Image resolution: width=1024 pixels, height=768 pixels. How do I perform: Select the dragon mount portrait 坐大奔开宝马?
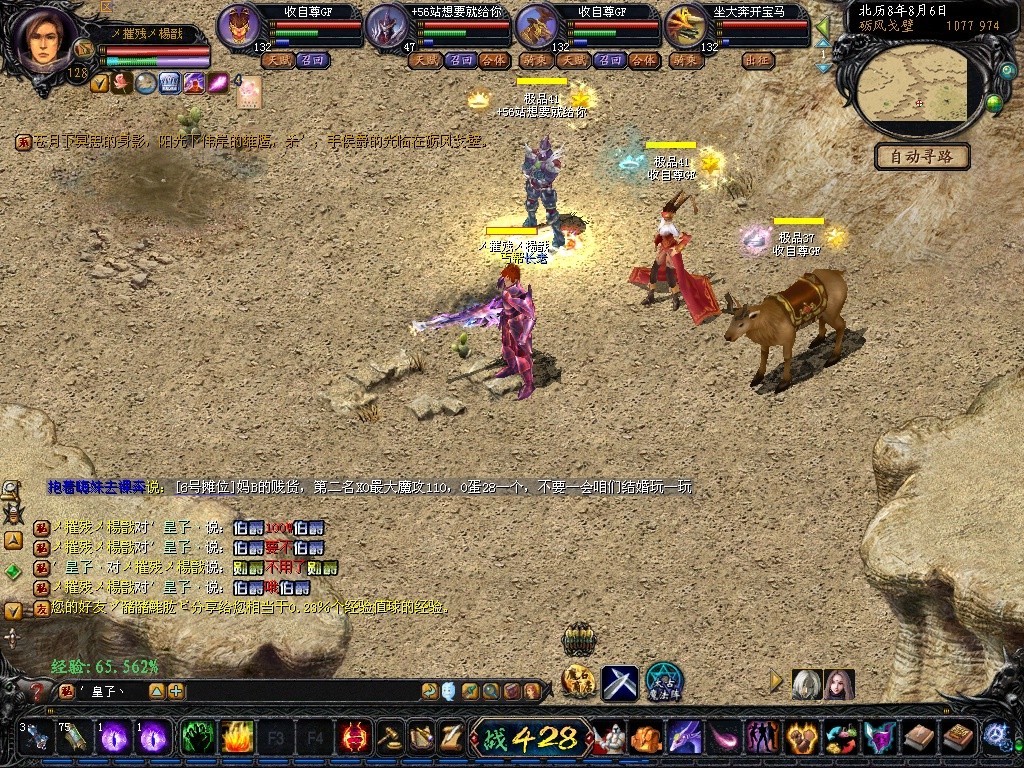[686, 27]
